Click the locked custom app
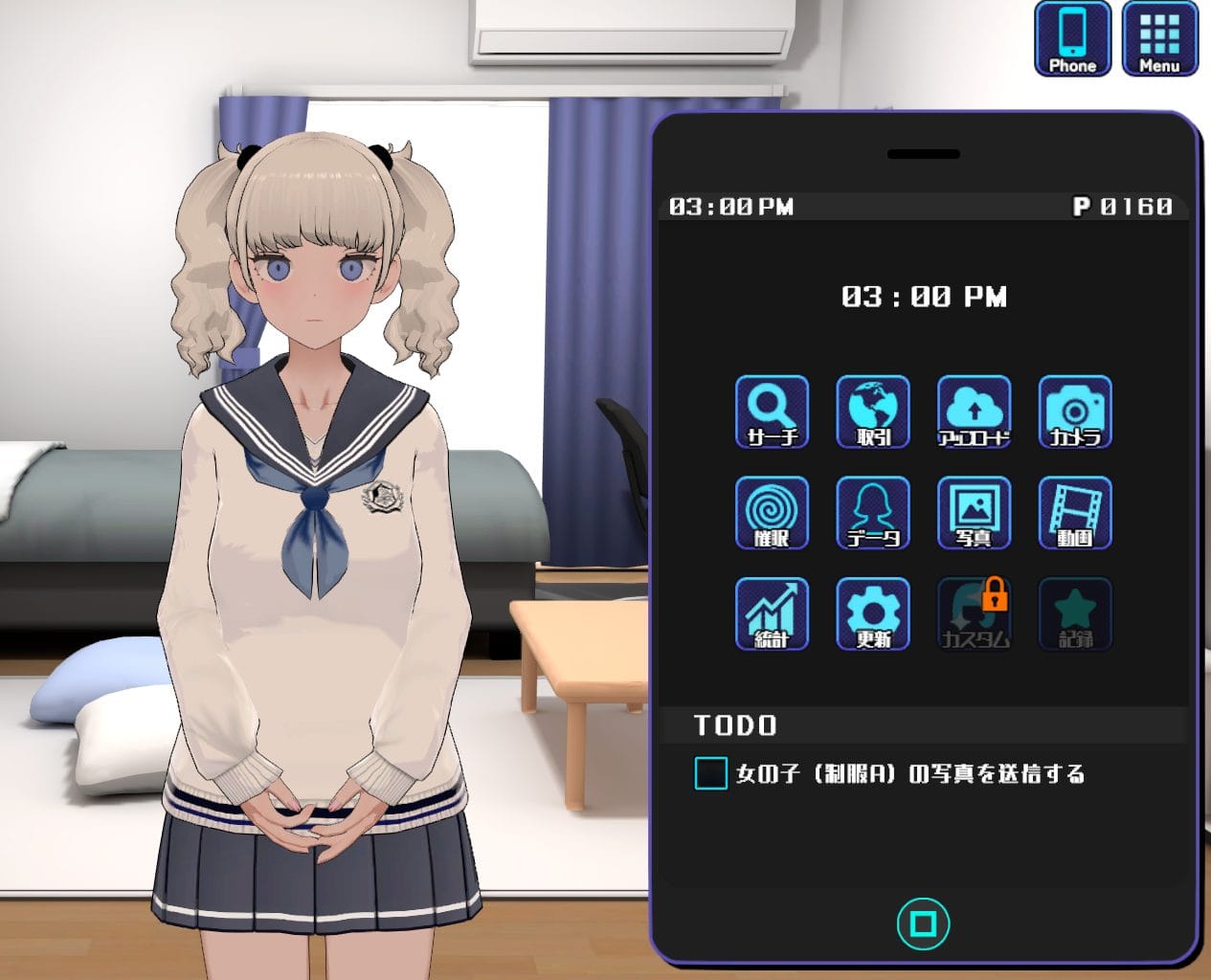Image resolution: width=1211 pixels, height=980 pixels. (x=974, y=614)
